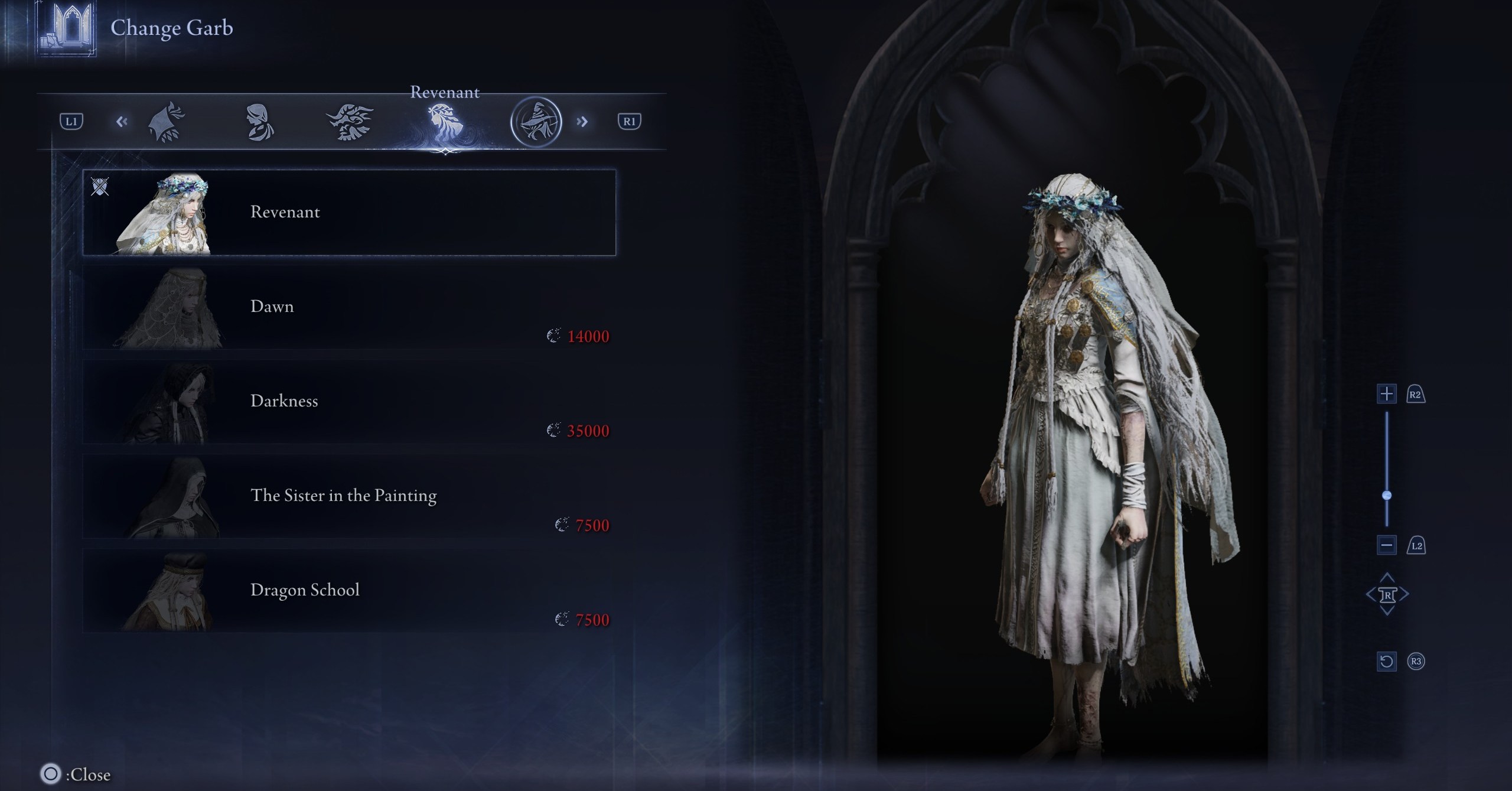Select the Revenant default garb row
Viewport: 1512px width, 791px height.
pyautogui.click(x=348, y=213)
